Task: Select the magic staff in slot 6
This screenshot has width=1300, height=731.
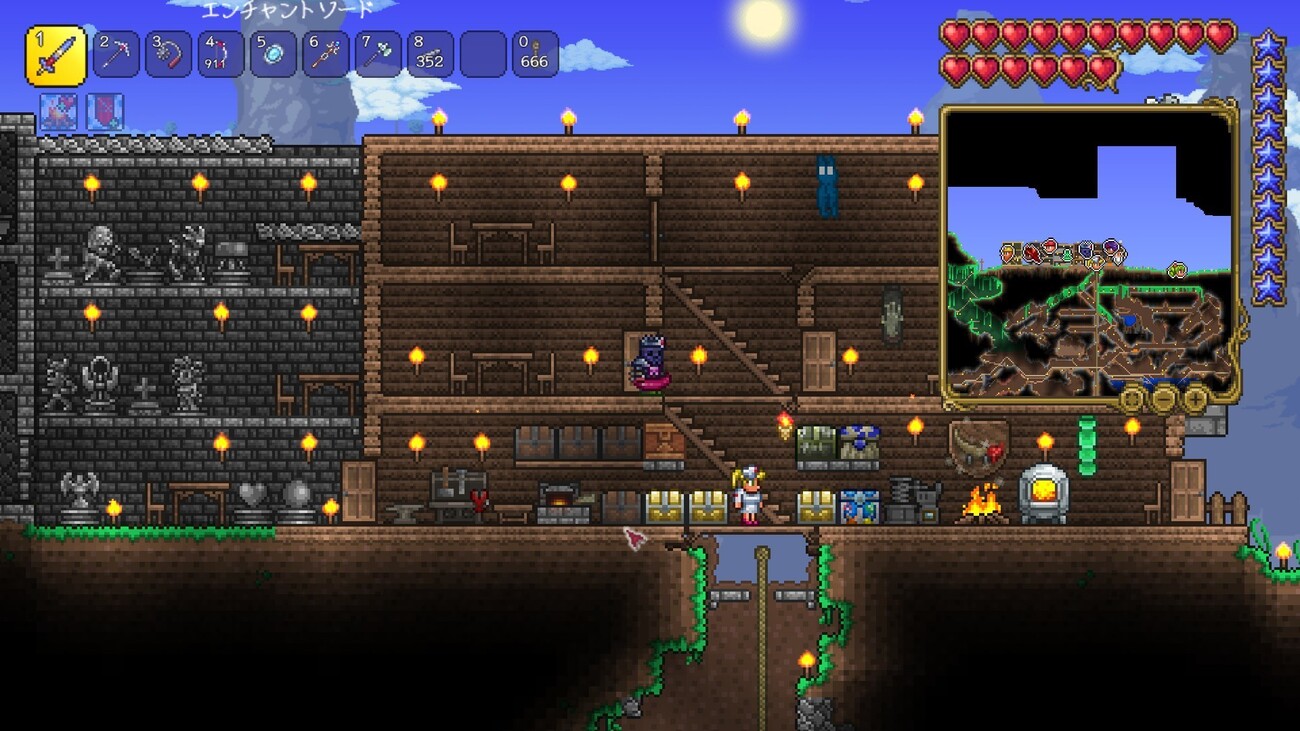Action: click(326, 55)
